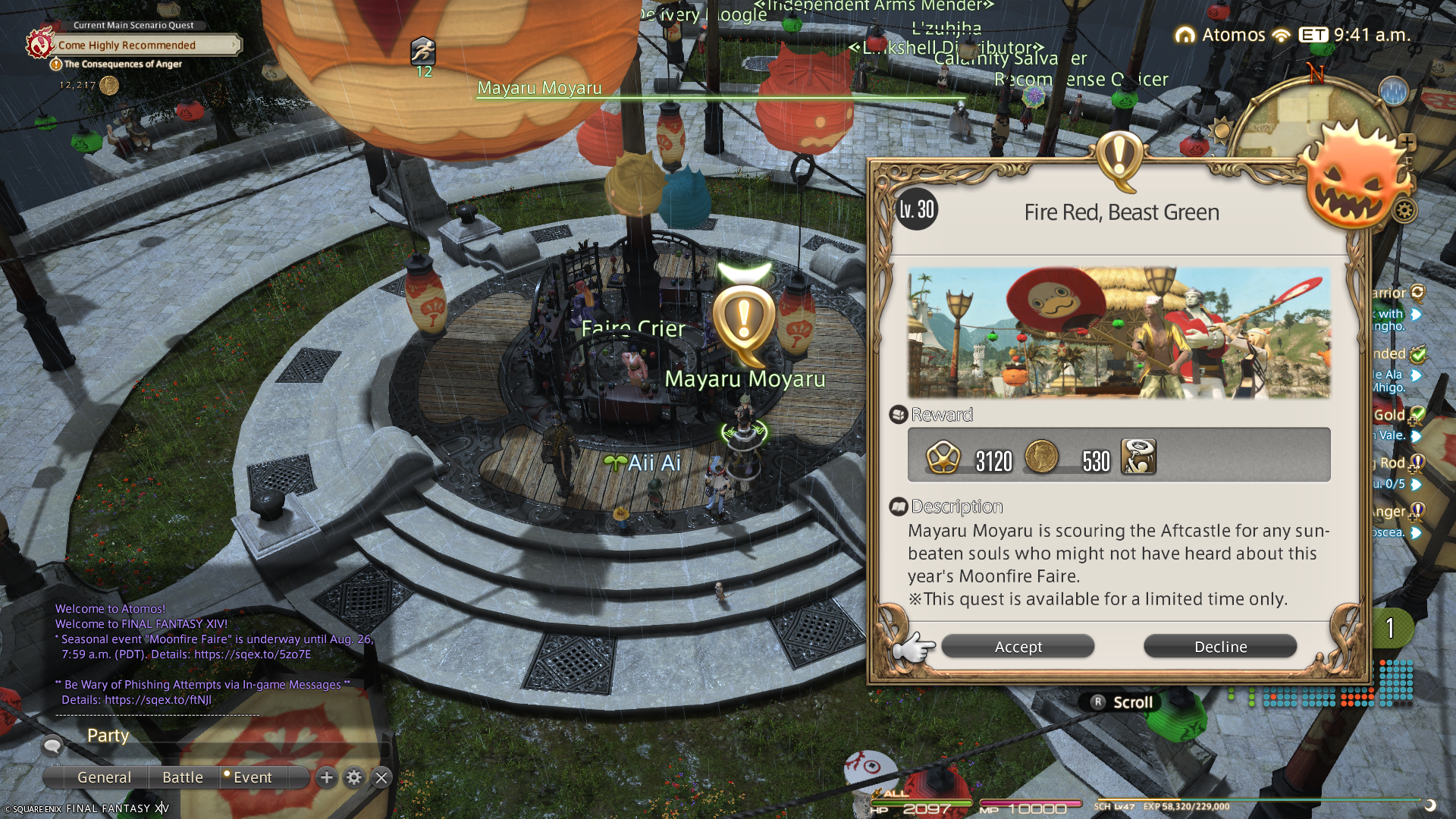The height and width of the screenshot is (819, 1456).
Task: Click the weather icon near minimap
Action: pos(1394,92)
